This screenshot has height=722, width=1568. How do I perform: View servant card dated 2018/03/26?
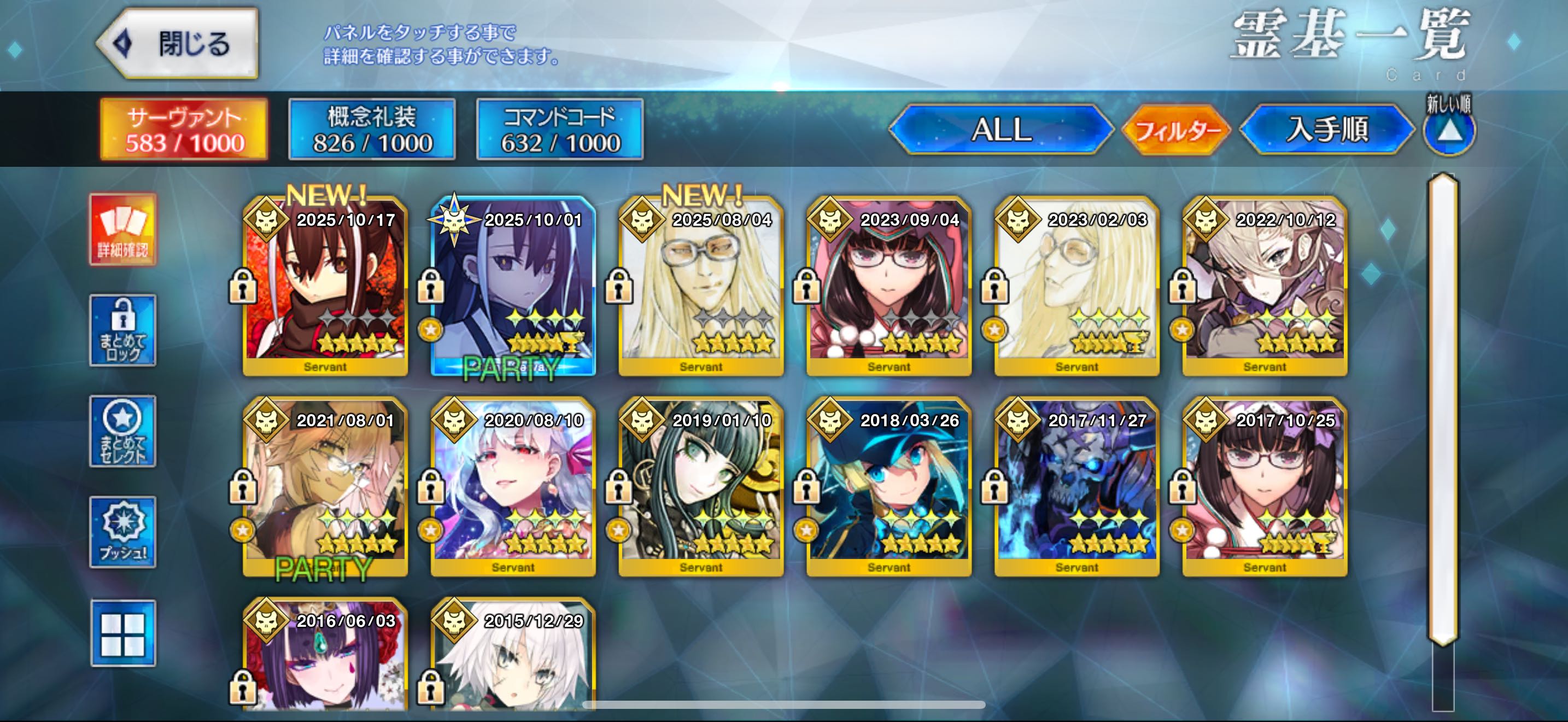[x=888, y=487]
